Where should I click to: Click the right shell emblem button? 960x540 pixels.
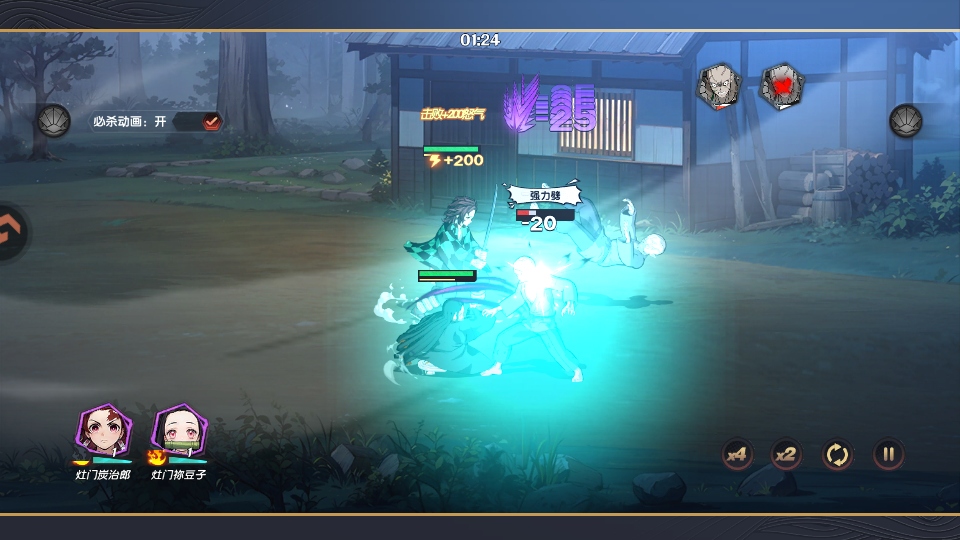[906, 121]
